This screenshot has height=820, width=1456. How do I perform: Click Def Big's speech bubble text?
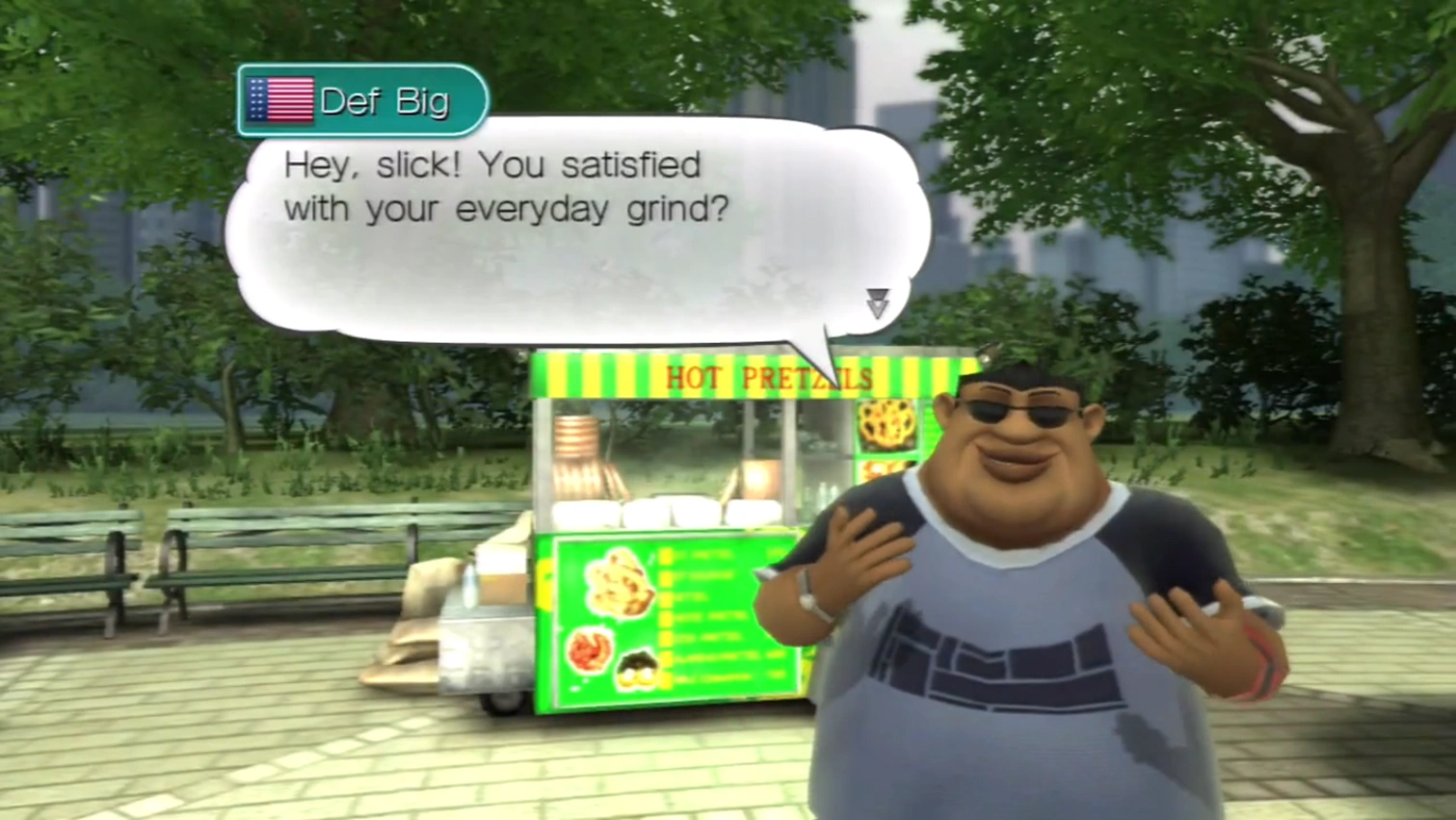[507, 187]
